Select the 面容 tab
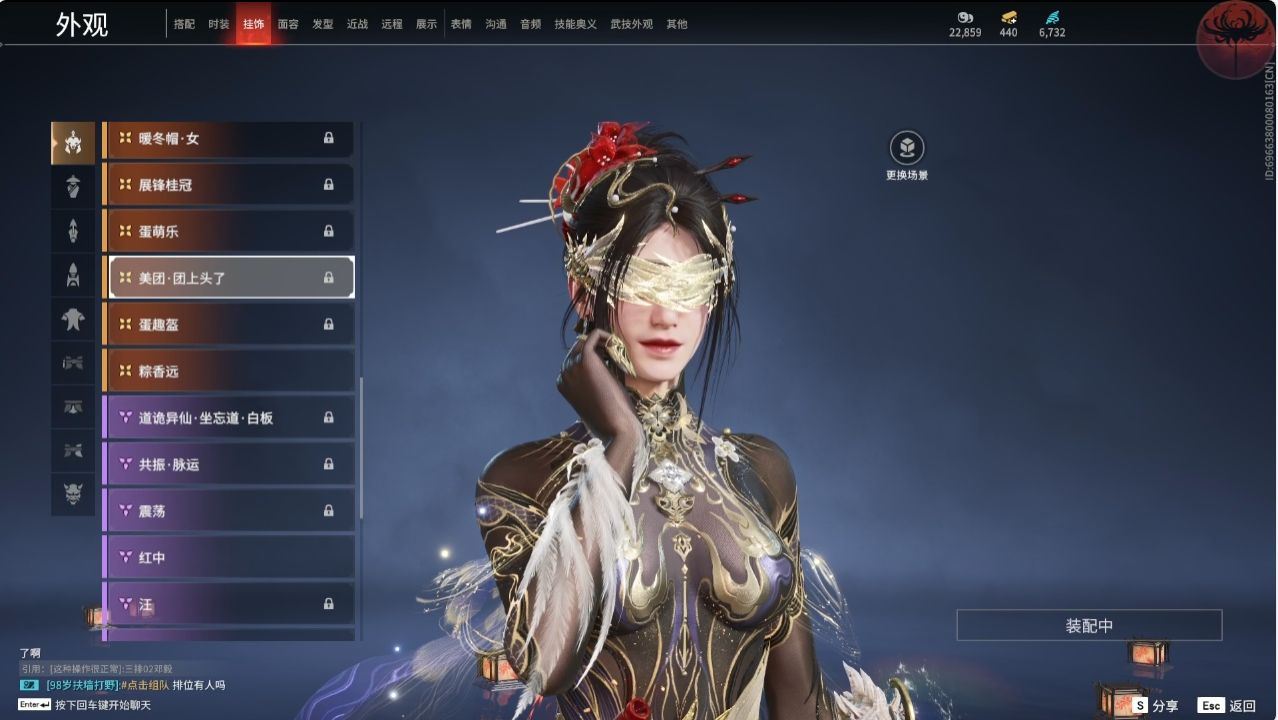 tap(288, 24)
